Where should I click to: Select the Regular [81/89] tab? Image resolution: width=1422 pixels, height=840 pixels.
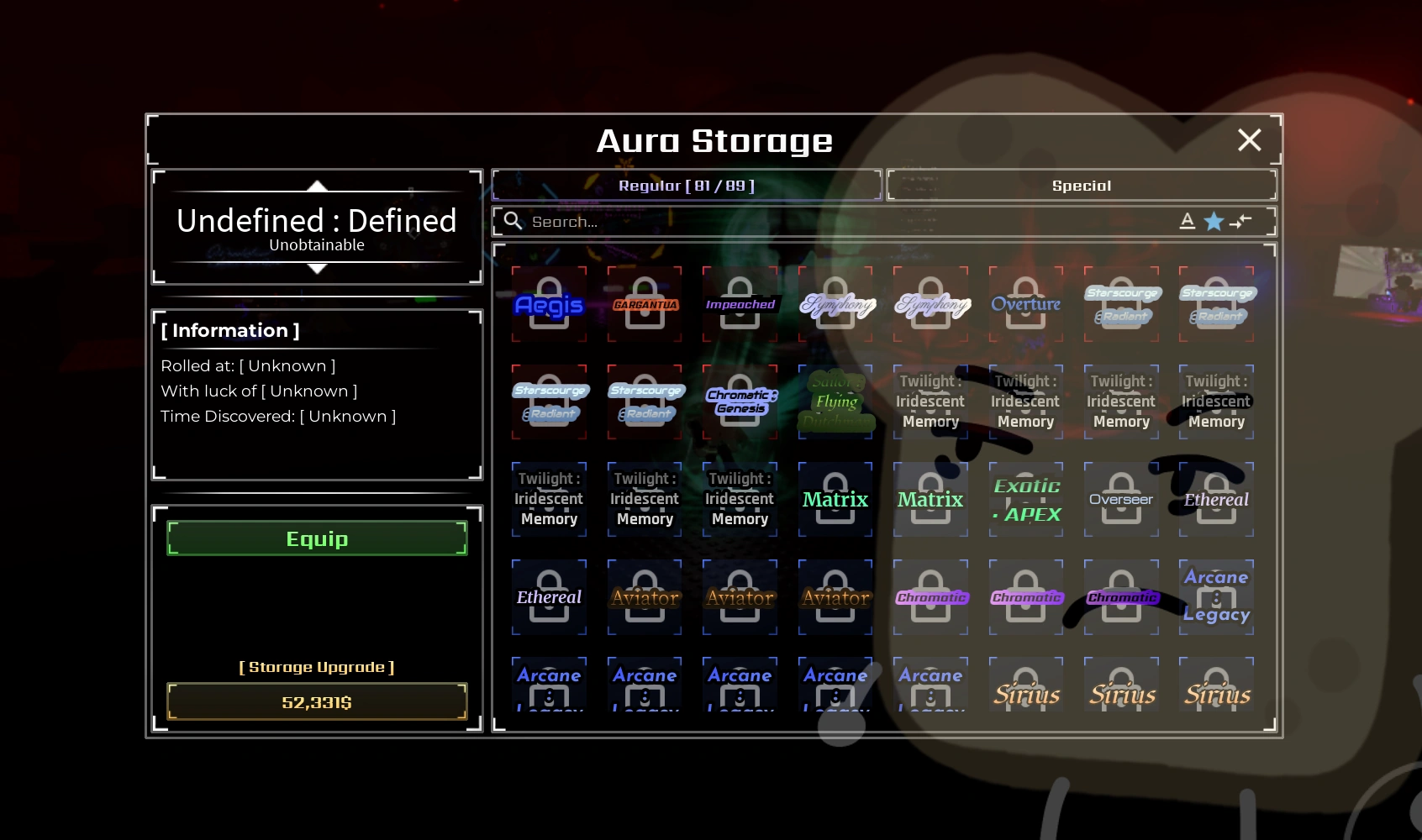pos(687,185)
